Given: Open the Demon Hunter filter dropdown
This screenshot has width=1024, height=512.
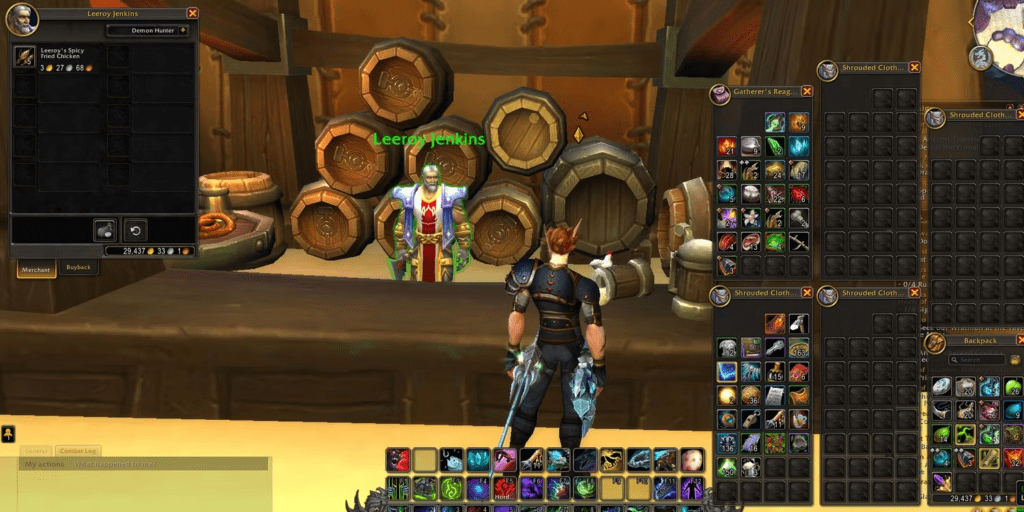Looking at the screenshot, I should 150,30.
